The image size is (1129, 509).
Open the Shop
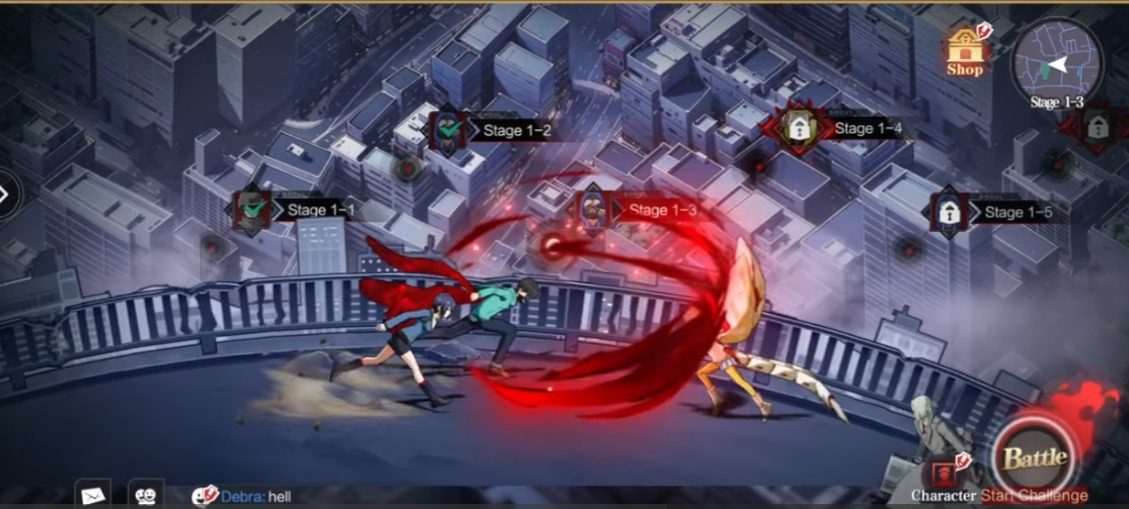click(965, 51)
